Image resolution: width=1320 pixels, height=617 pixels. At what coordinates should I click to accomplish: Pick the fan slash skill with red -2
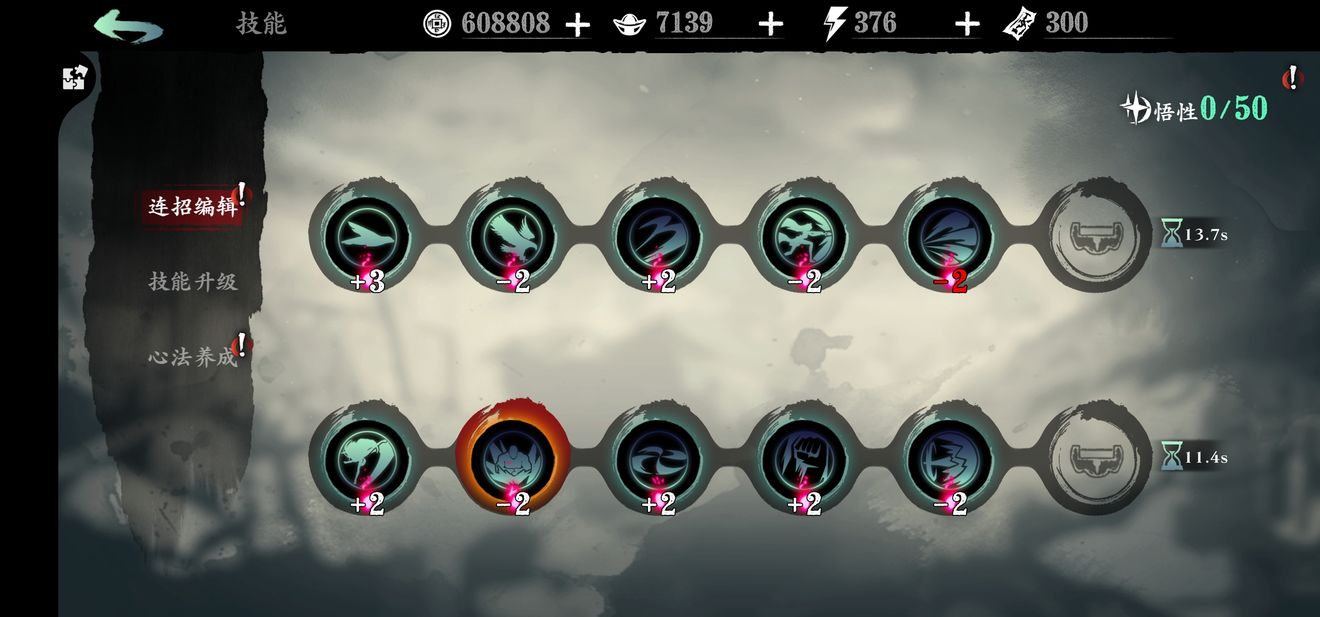pyautogui.click(x=950, y=236)
